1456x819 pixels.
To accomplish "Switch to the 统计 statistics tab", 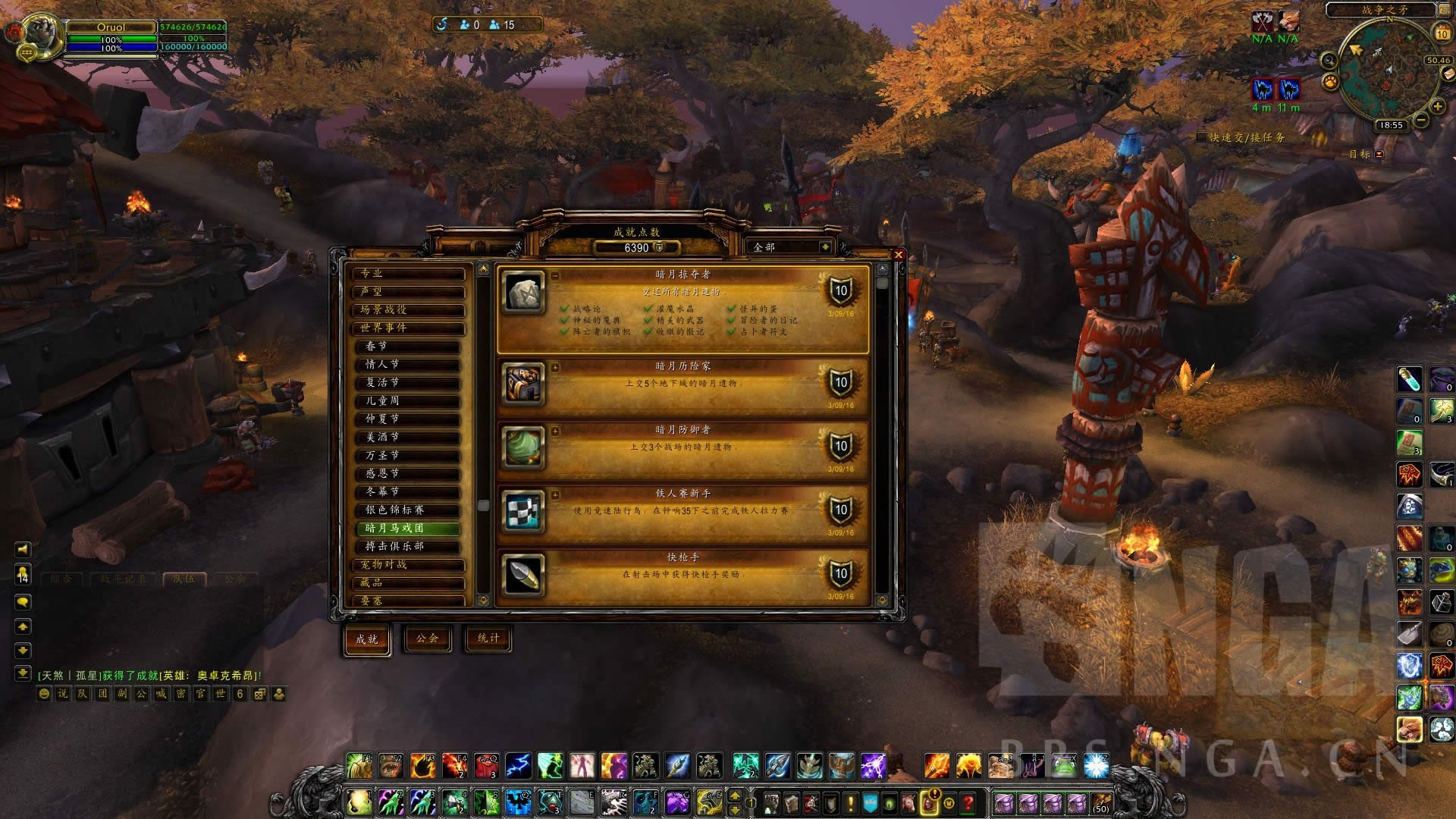I will pos(488,639).
